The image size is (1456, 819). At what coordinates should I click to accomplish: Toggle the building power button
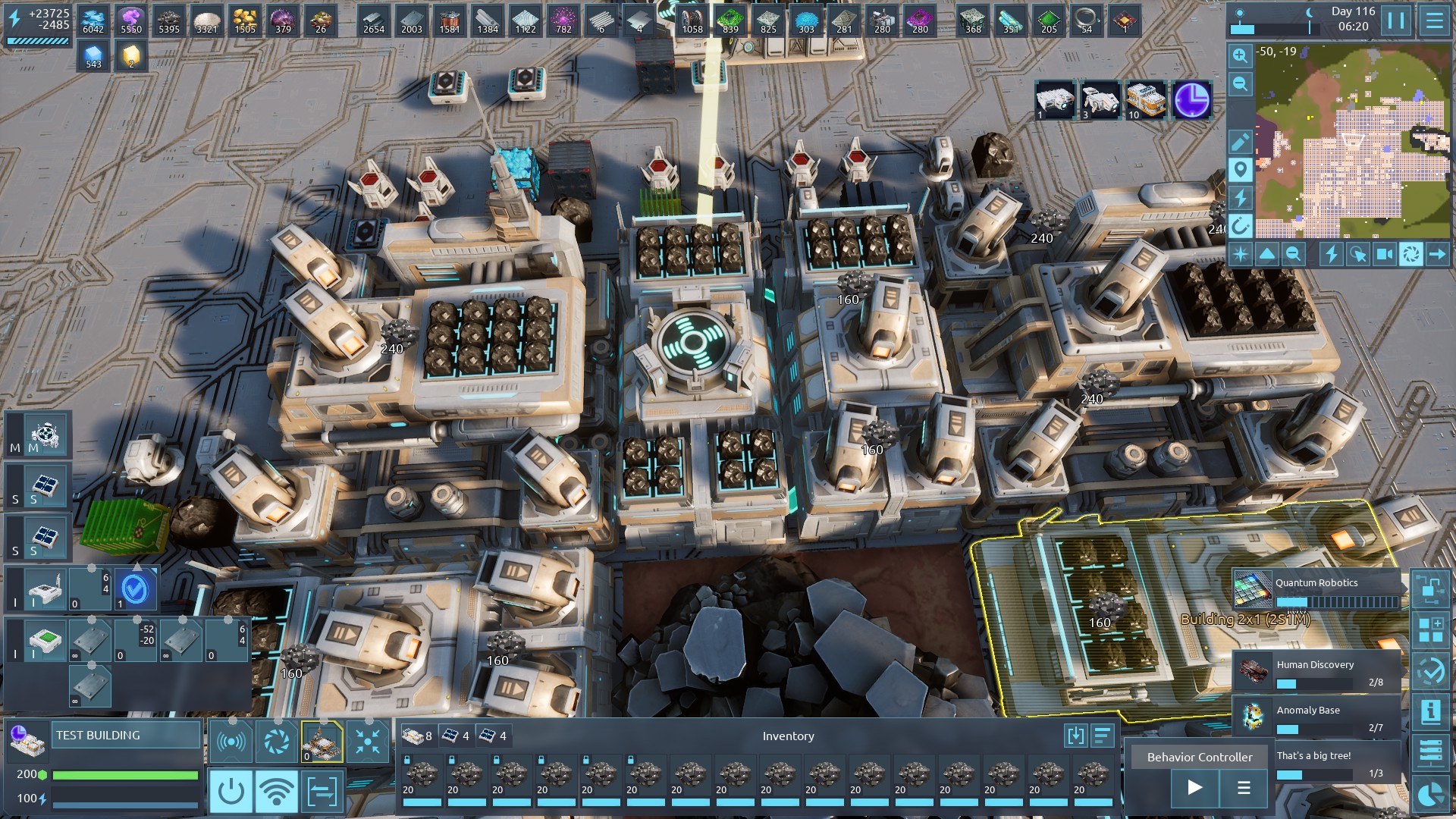(231, 792)
